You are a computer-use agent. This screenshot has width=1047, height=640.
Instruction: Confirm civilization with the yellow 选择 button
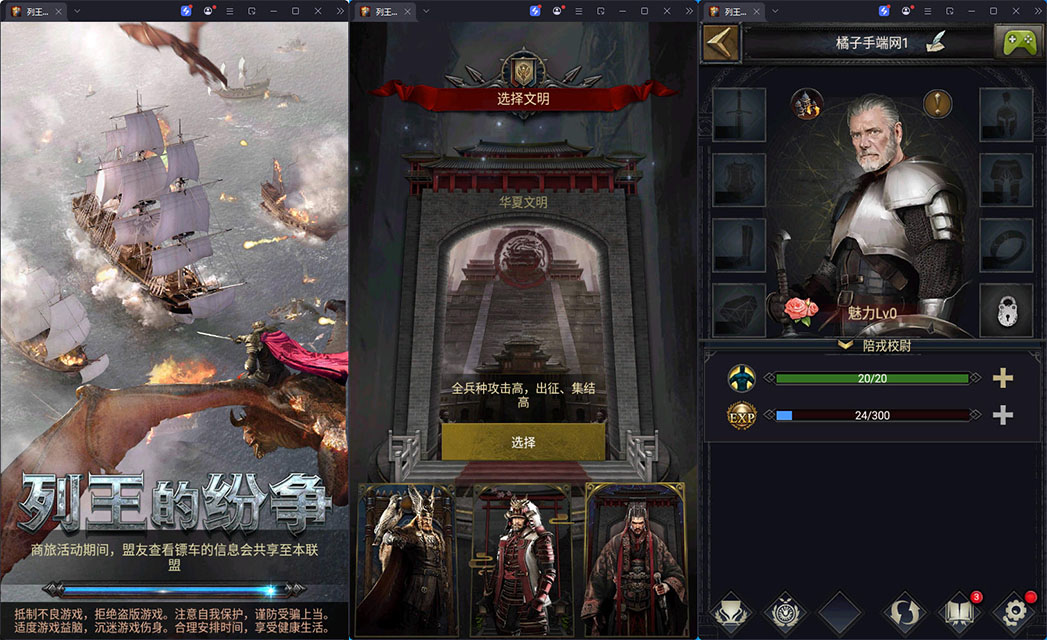tap(523, 442)
